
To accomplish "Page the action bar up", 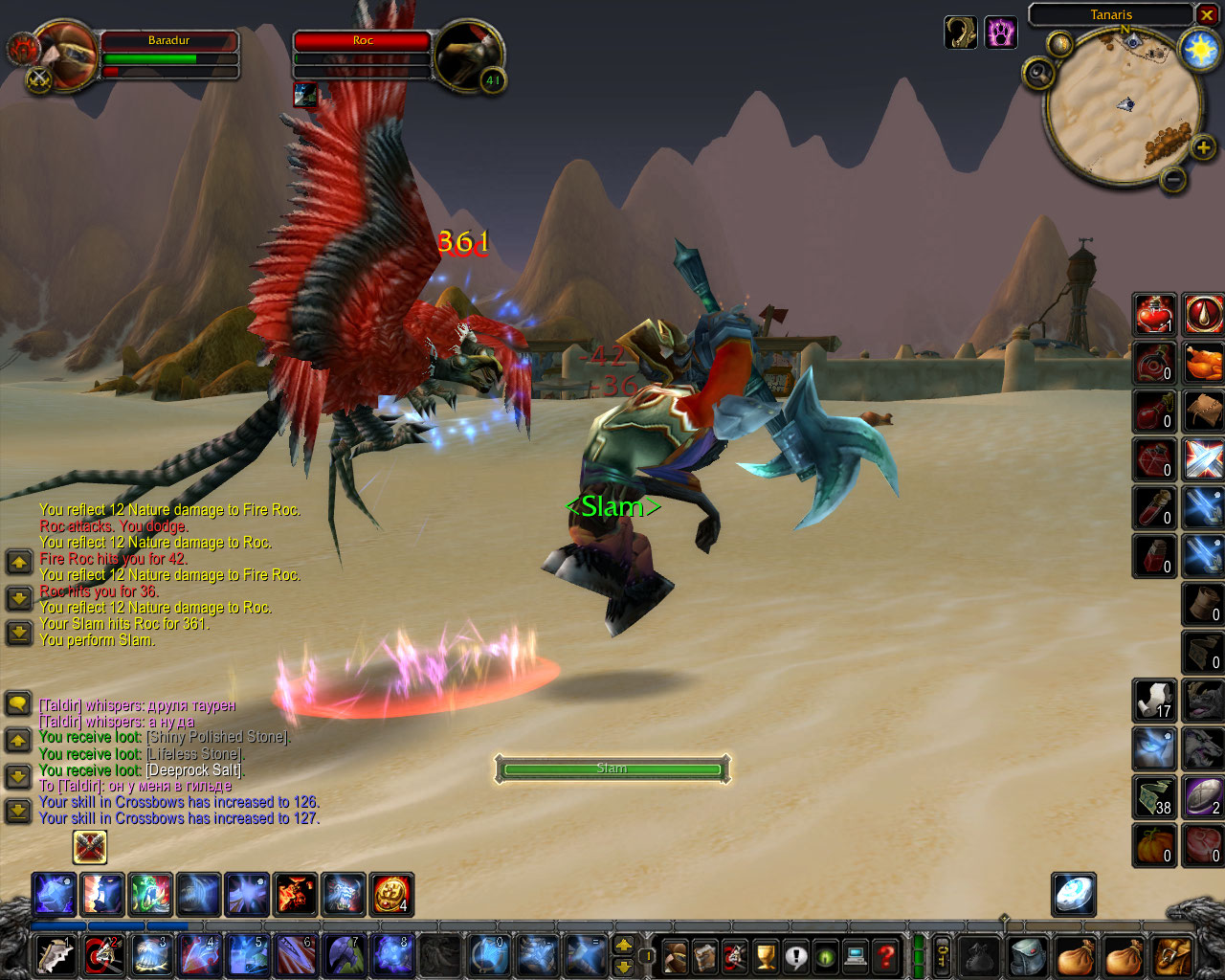I will pyautogui.click(x=623, y=946).
